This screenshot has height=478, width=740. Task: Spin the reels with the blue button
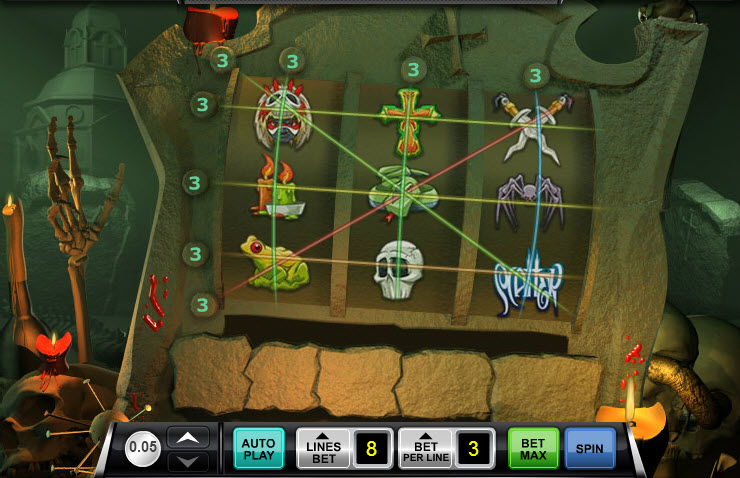point(589,448)
